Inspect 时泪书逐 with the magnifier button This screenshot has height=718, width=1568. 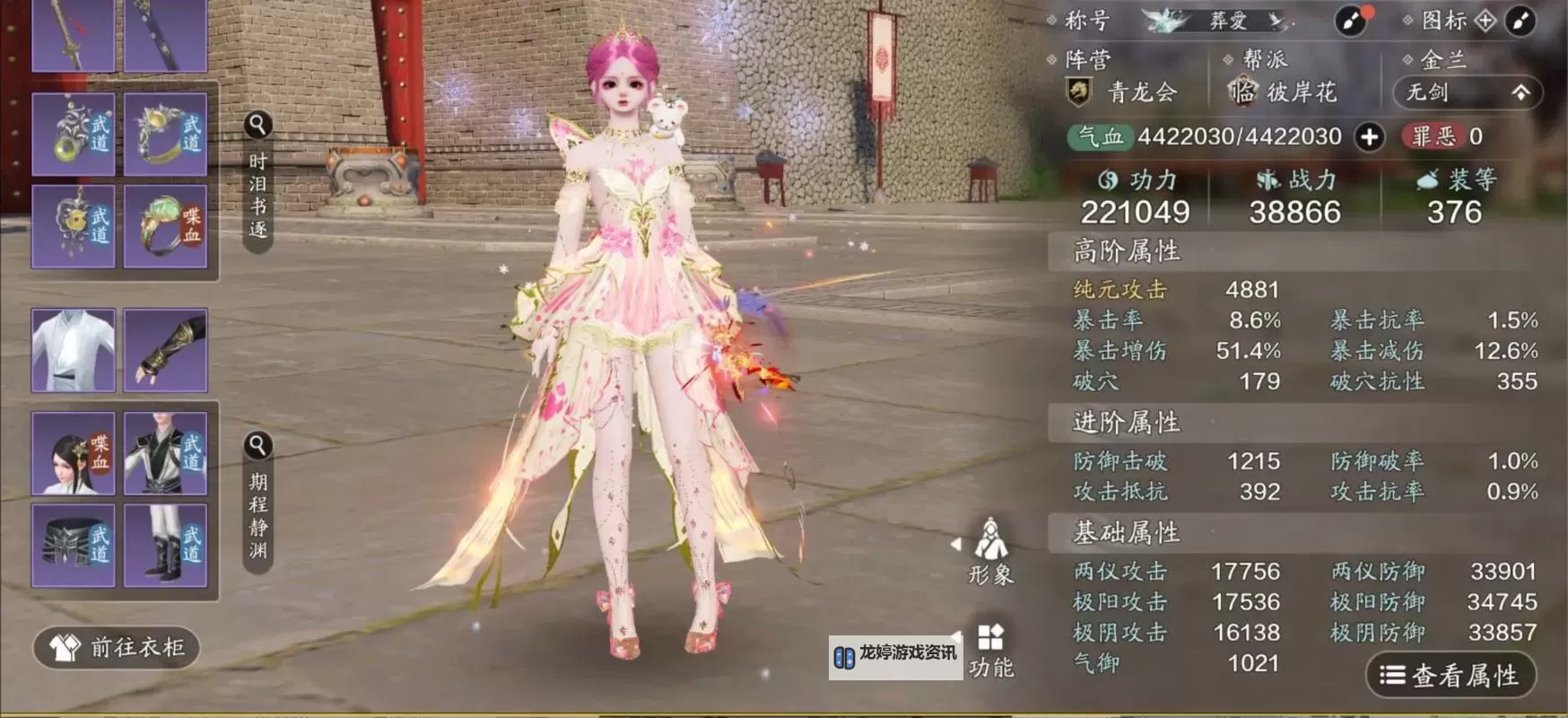[x=257, y=125]
